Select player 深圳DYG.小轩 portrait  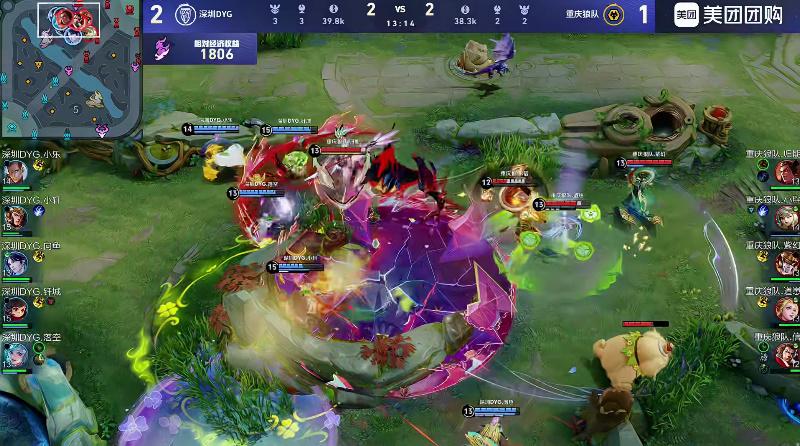click(15, 216)
